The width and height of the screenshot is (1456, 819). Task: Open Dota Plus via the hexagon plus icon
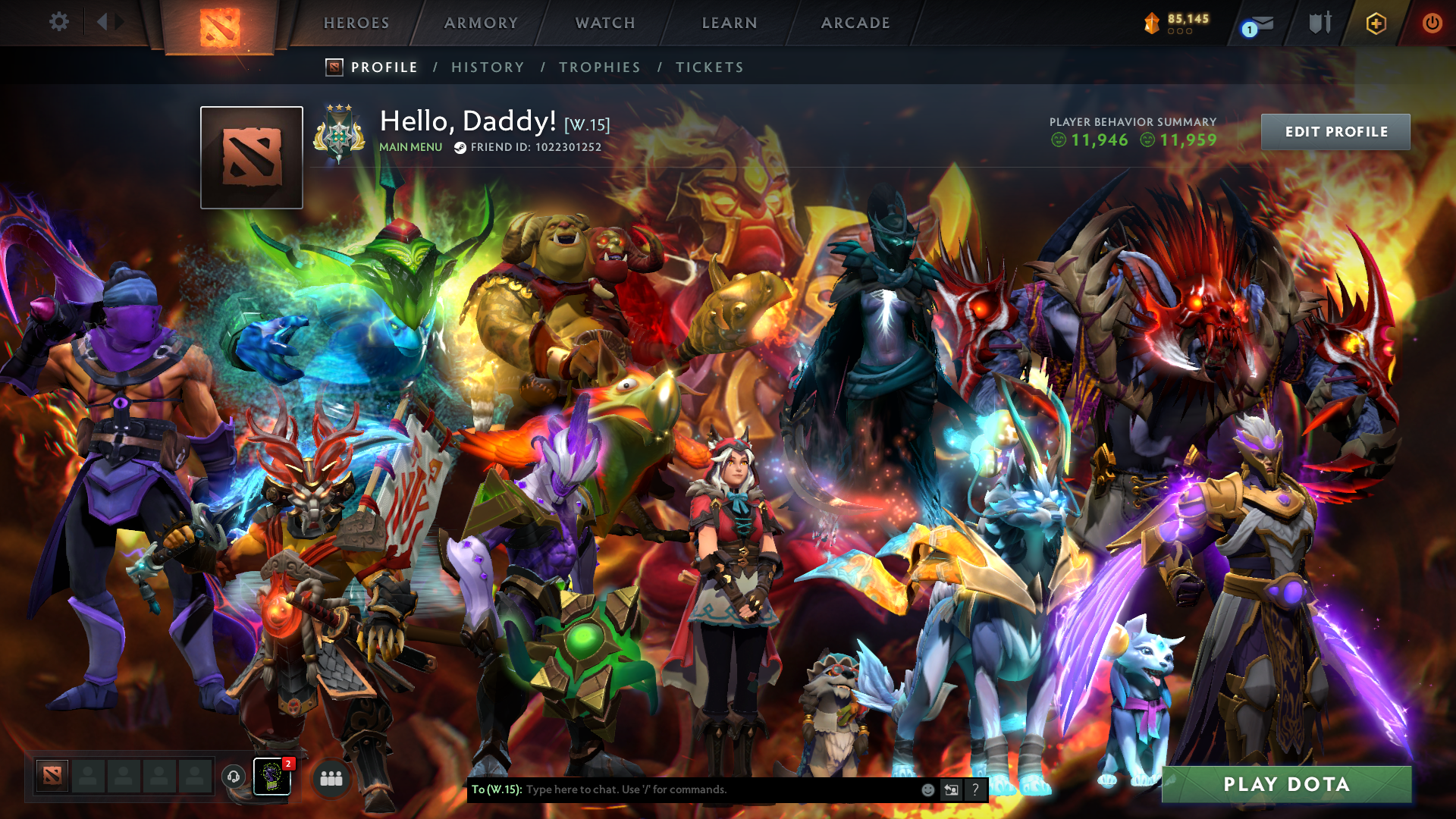coord(1375,23)
